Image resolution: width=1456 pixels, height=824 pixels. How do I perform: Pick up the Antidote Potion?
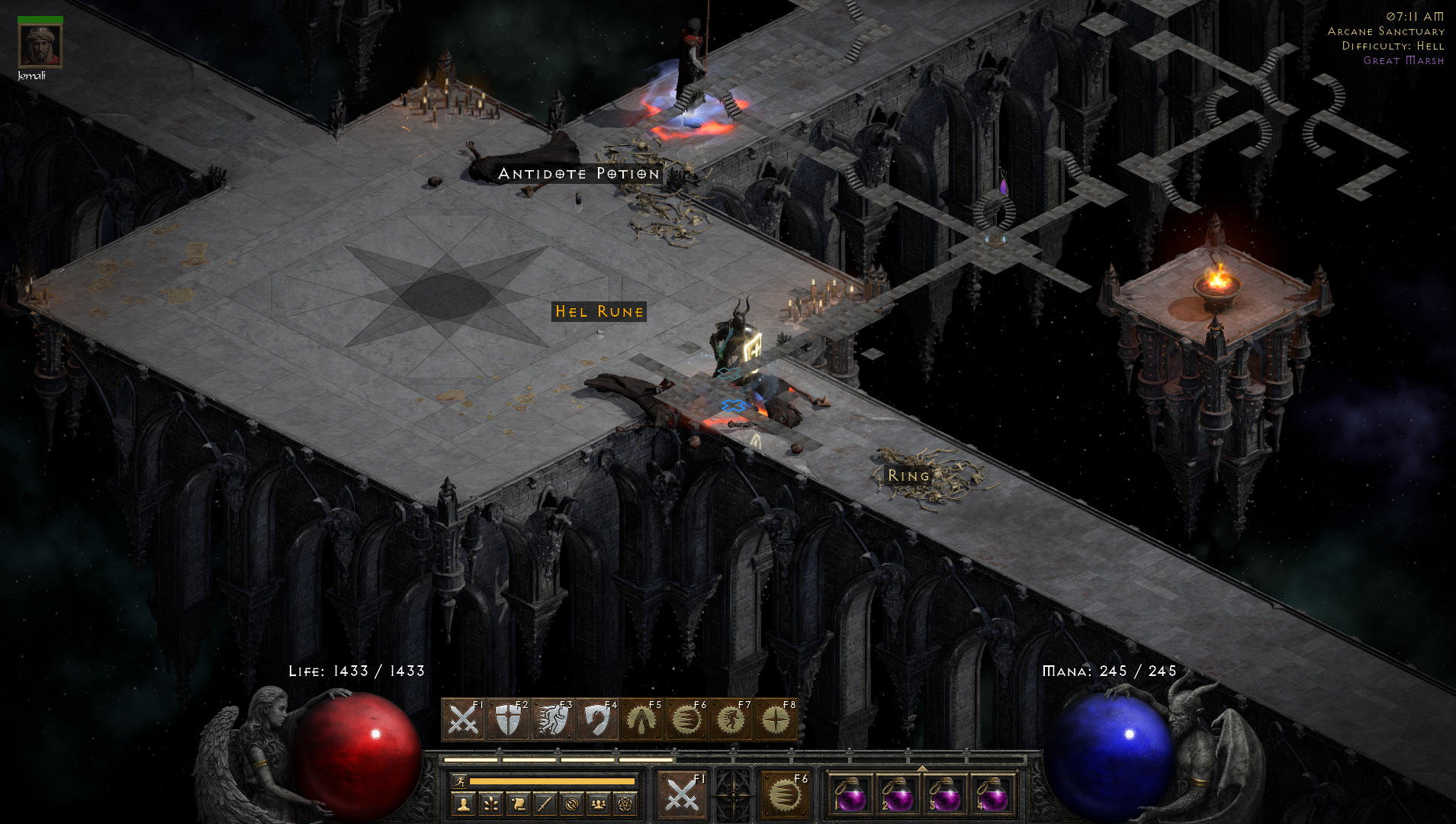578,174
